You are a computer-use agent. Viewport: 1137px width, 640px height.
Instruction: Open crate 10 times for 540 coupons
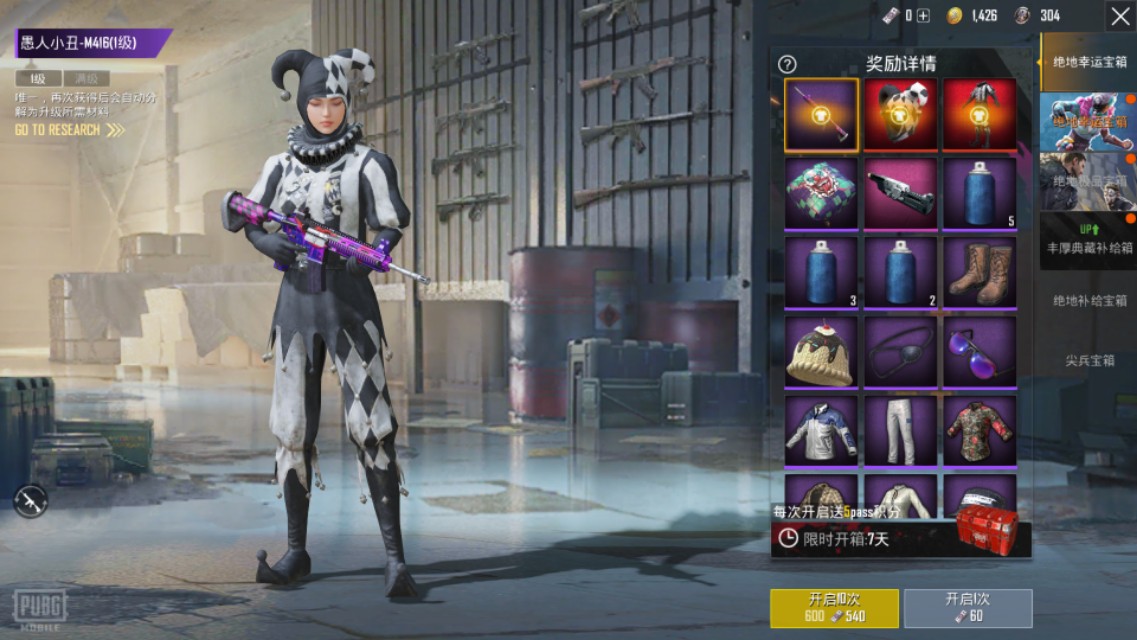point(833,608)
